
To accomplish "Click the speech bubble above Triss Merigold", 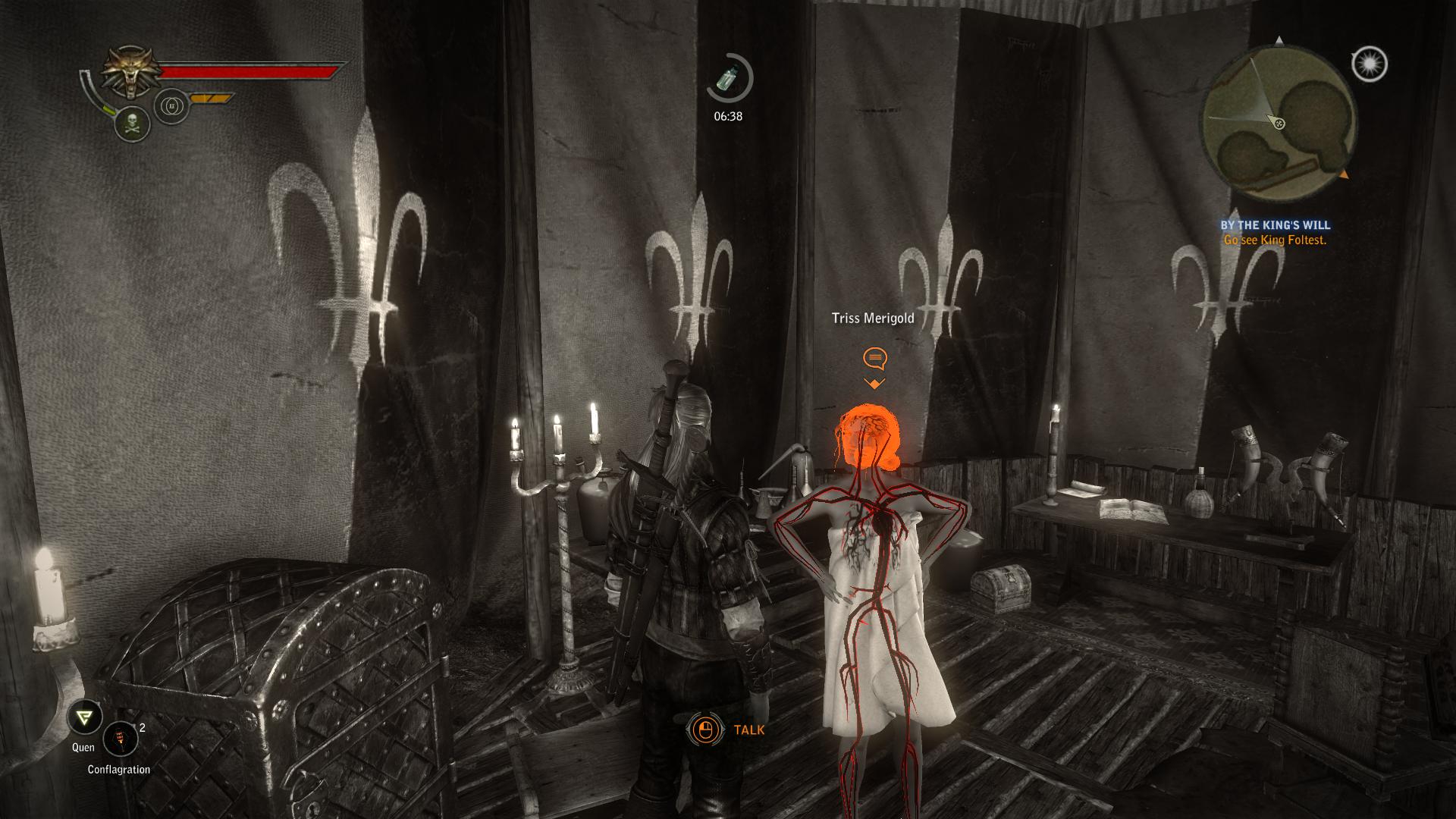I will coord(874,357).
